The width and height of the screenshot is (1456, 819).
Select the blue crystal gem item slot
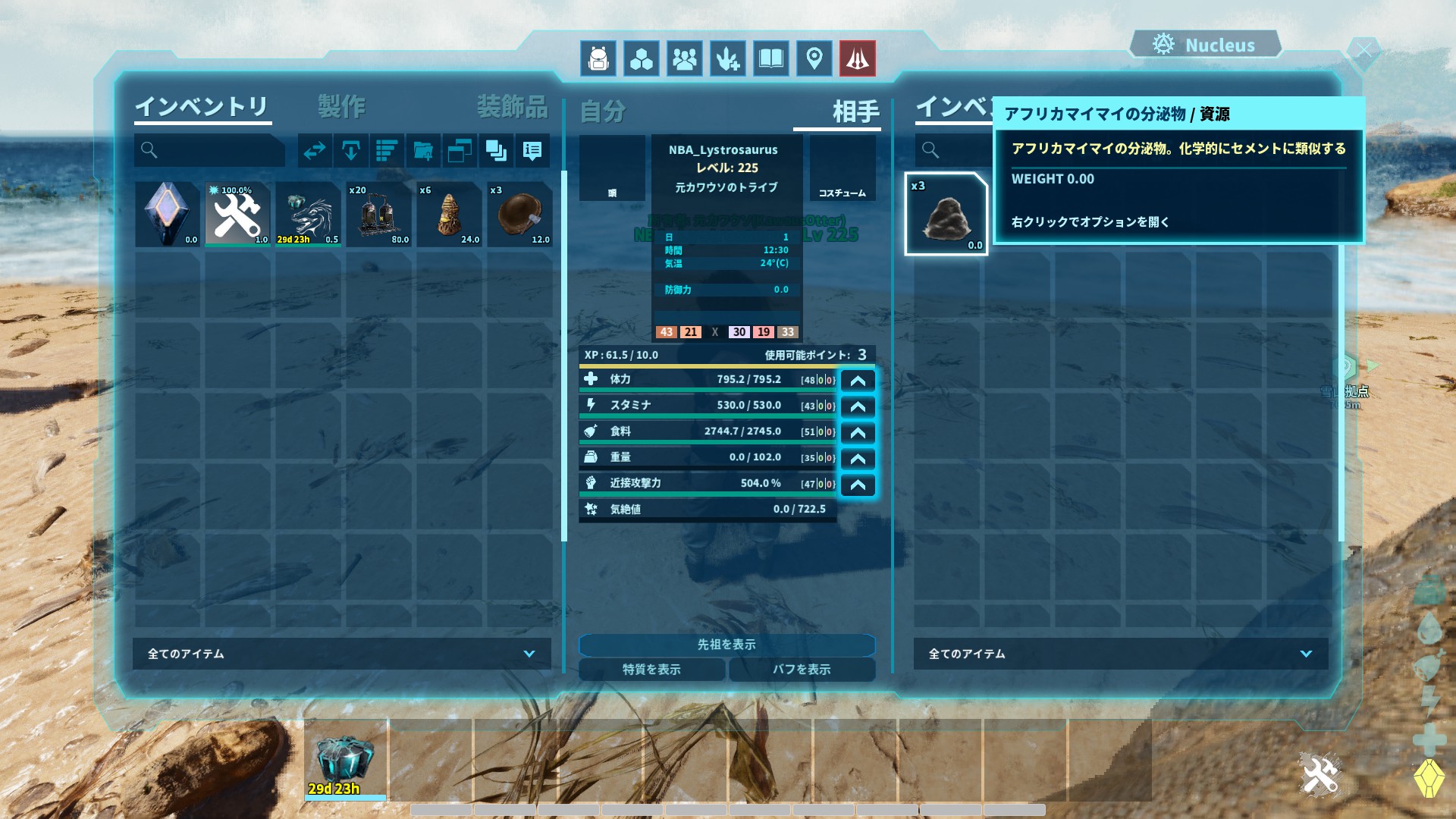[167, 214]
